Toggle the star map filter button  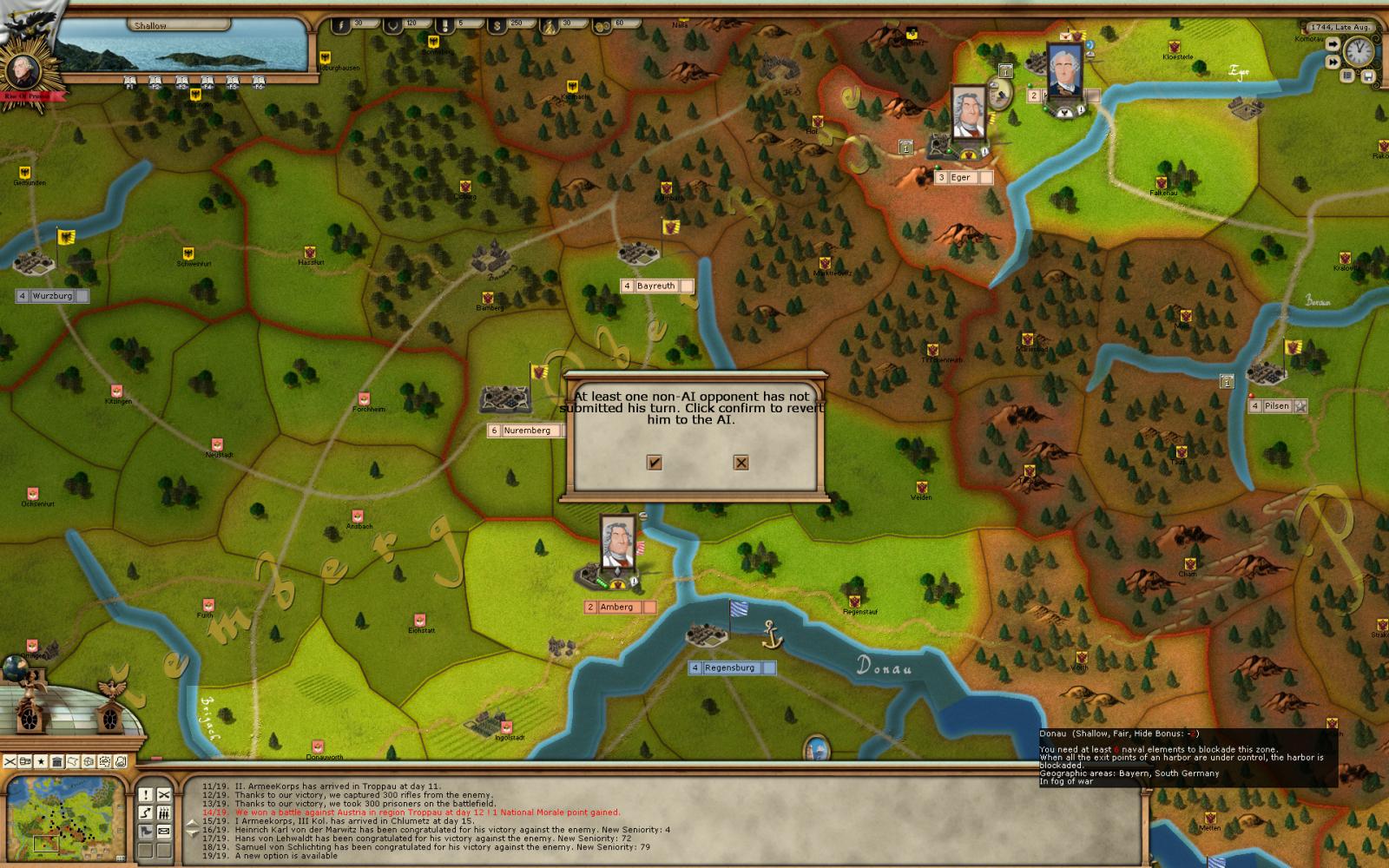[41, 762]
